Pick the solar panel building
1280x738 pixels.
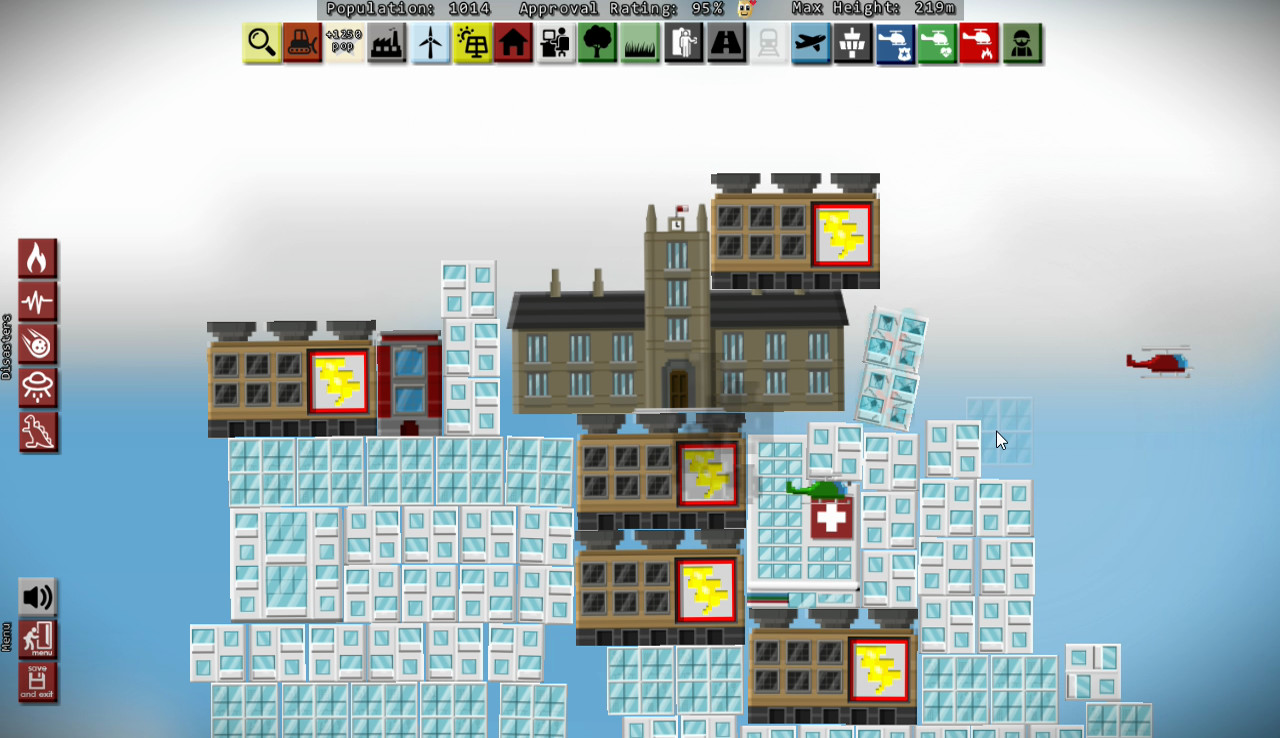point(471,43)
